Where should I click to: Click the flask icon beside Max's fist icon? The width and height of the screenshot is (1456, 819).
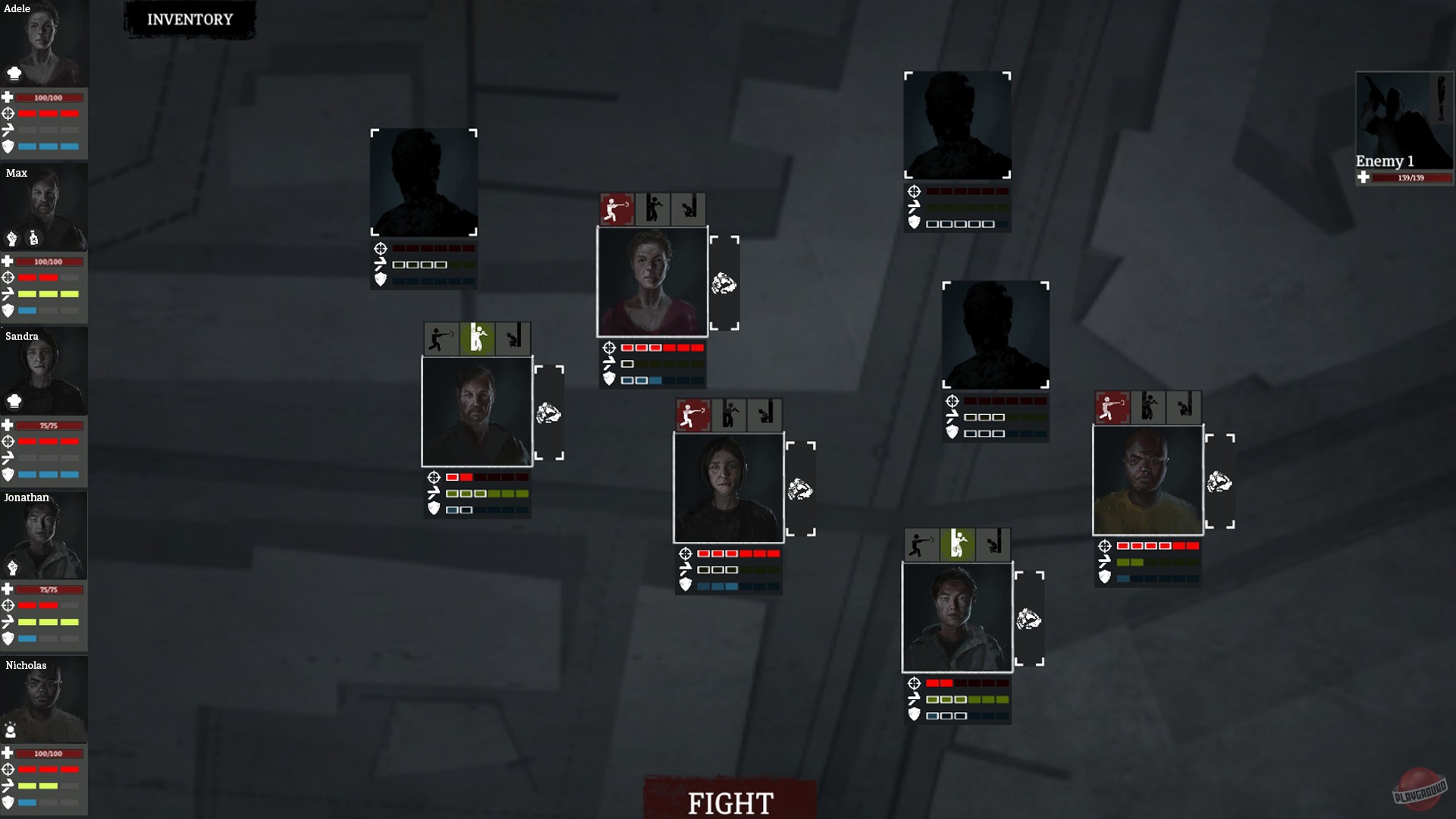pyautogui.click(x=33, y=237)
